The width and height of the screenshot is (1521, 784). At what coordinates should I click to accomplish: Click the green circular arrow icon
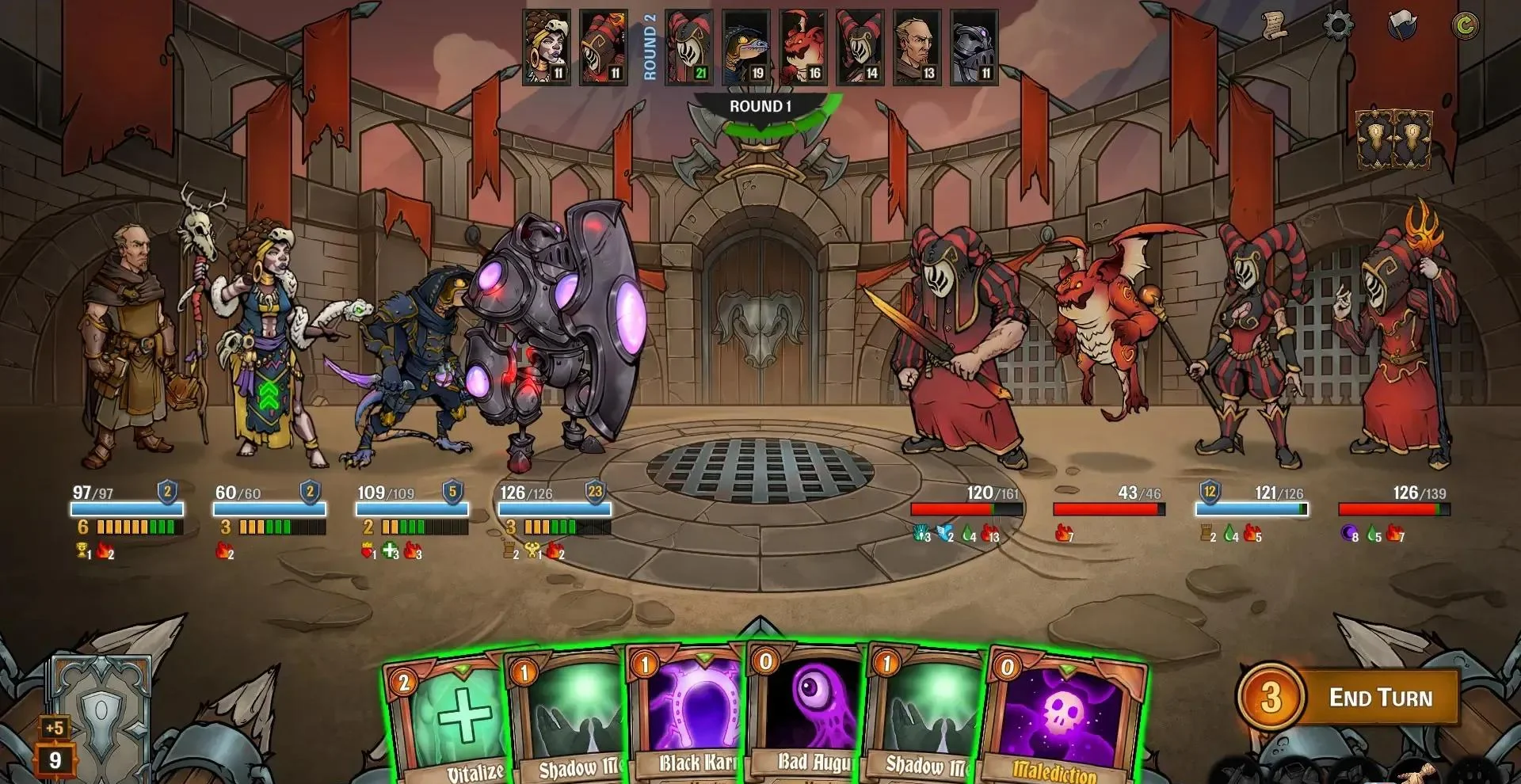[x=1465, y=26]
